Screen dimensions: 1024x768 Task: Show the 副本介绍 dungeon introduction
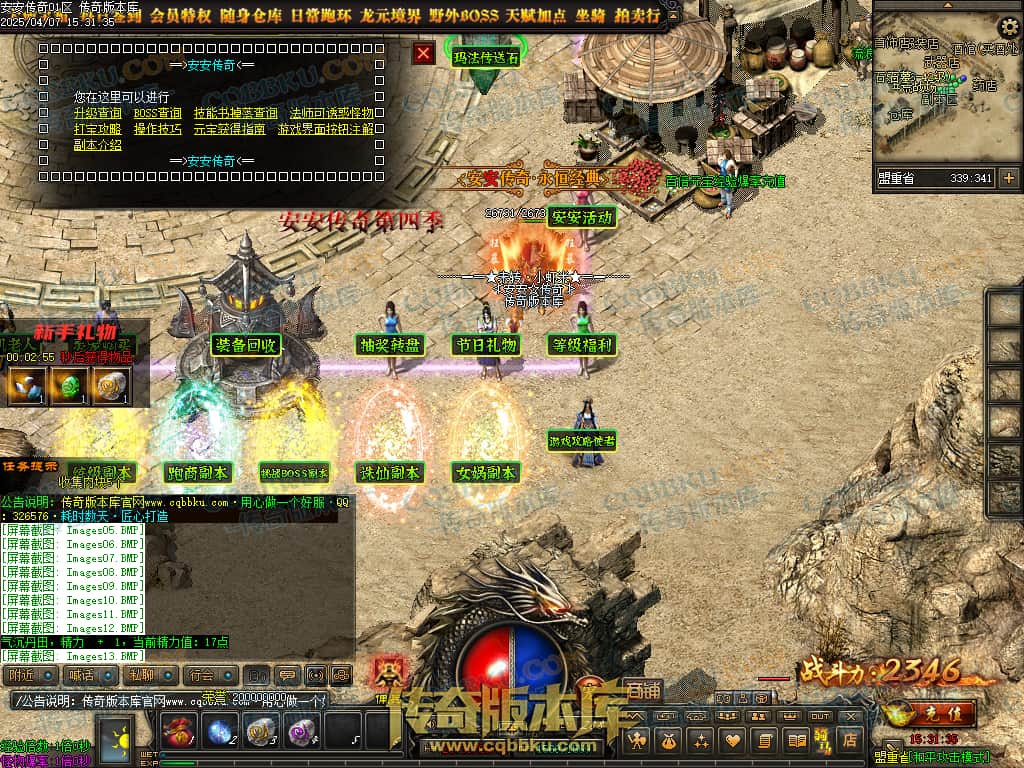(x=98, y=144)
